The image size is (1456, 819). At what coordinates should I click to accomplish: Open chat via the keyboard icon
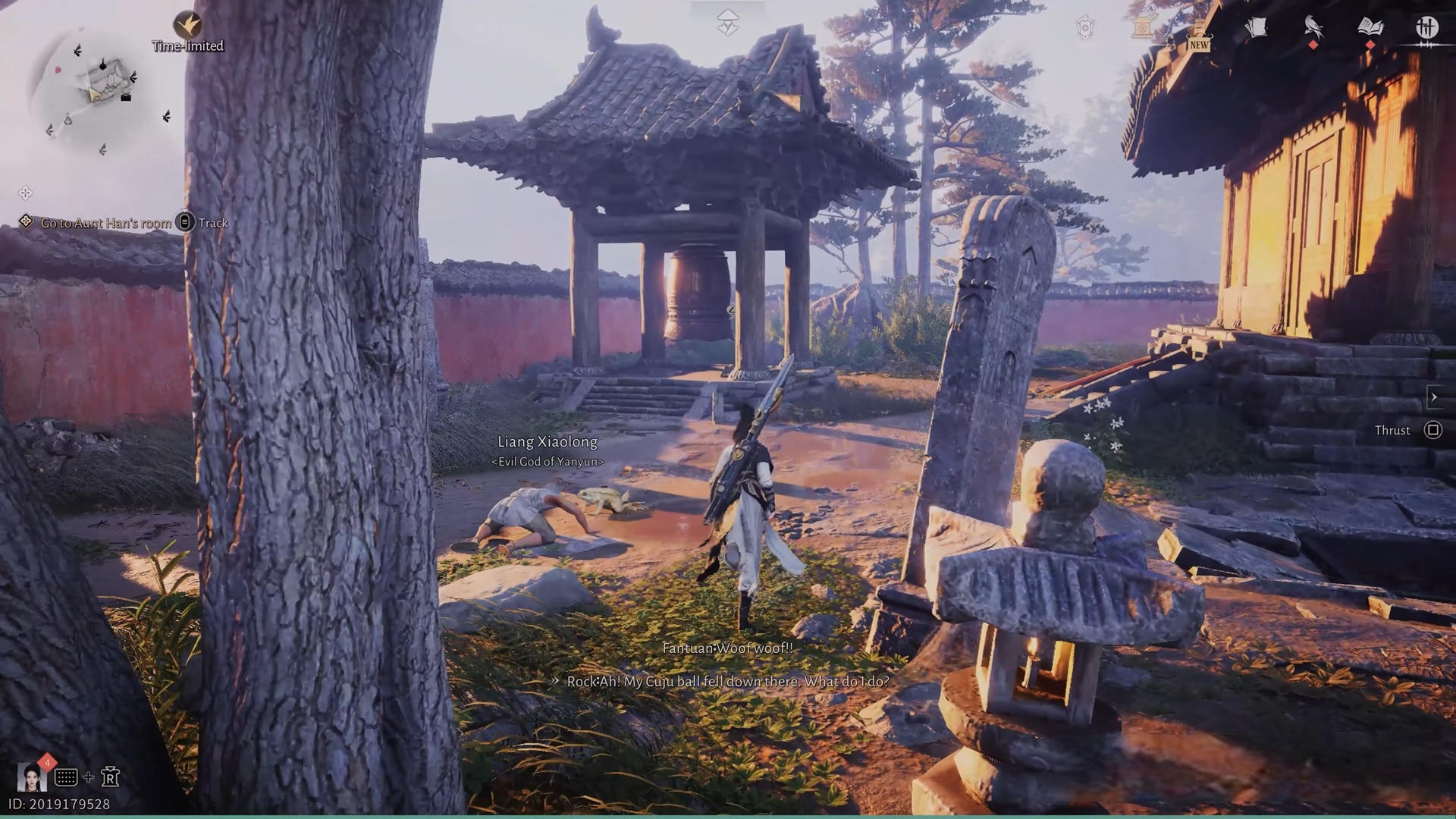66,777
